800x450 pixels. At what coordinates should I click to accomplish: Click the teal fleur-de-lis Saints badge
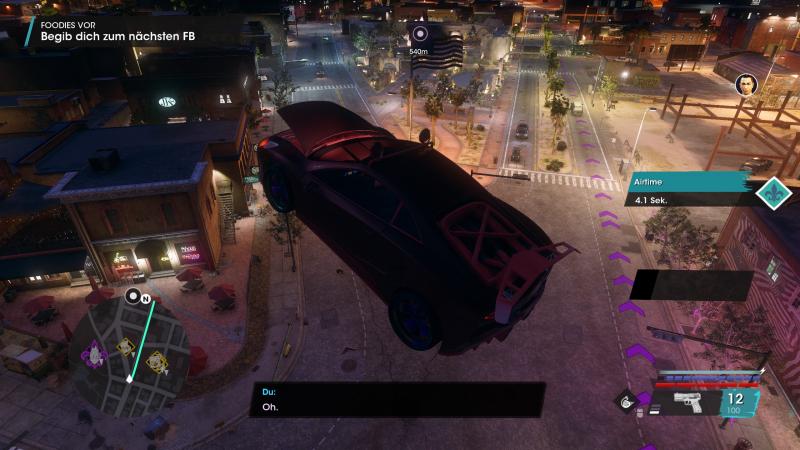point(769,191)
